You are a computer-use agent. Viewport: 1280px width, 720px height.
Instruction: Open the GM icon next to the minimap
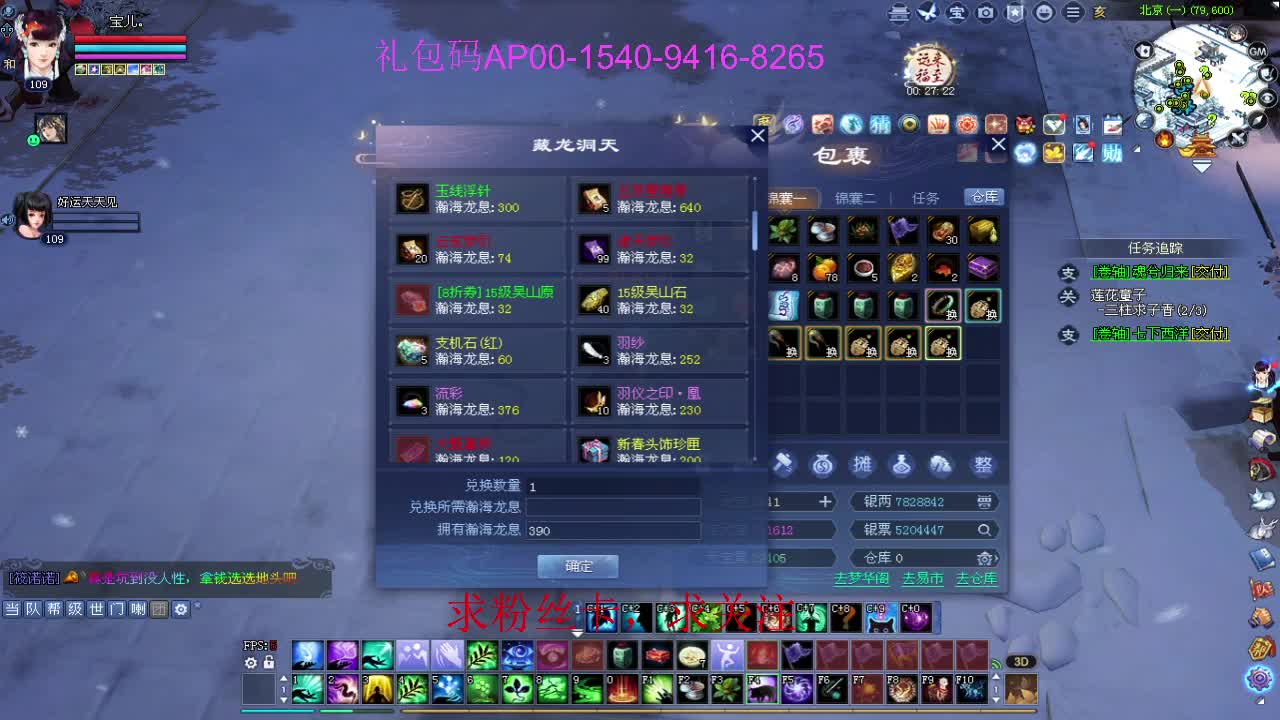1257,52
